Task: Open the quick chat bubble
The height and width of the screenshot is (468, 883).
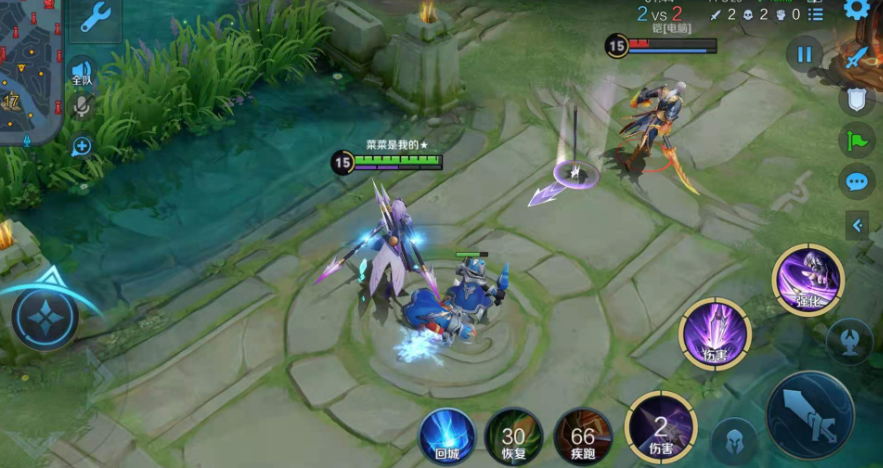Action: tap(856, 182)
